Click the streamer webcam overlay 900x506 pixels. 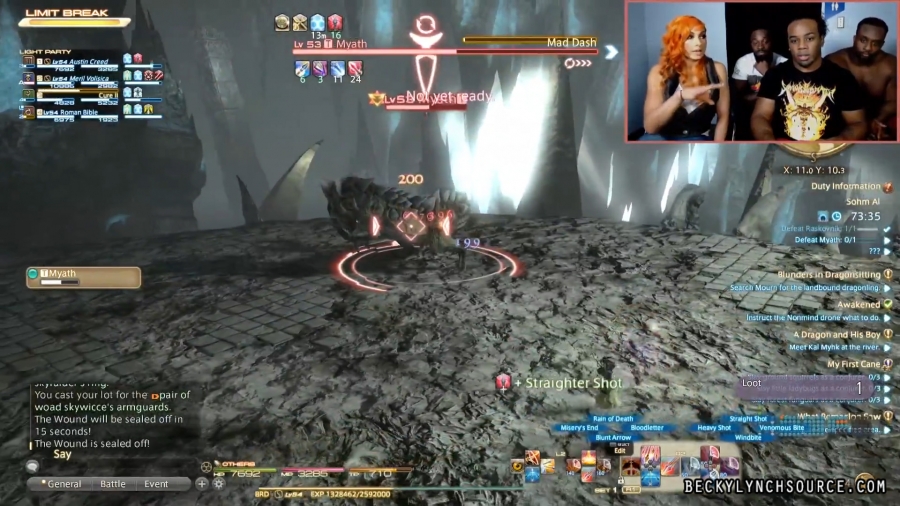[x=761, y=71]
